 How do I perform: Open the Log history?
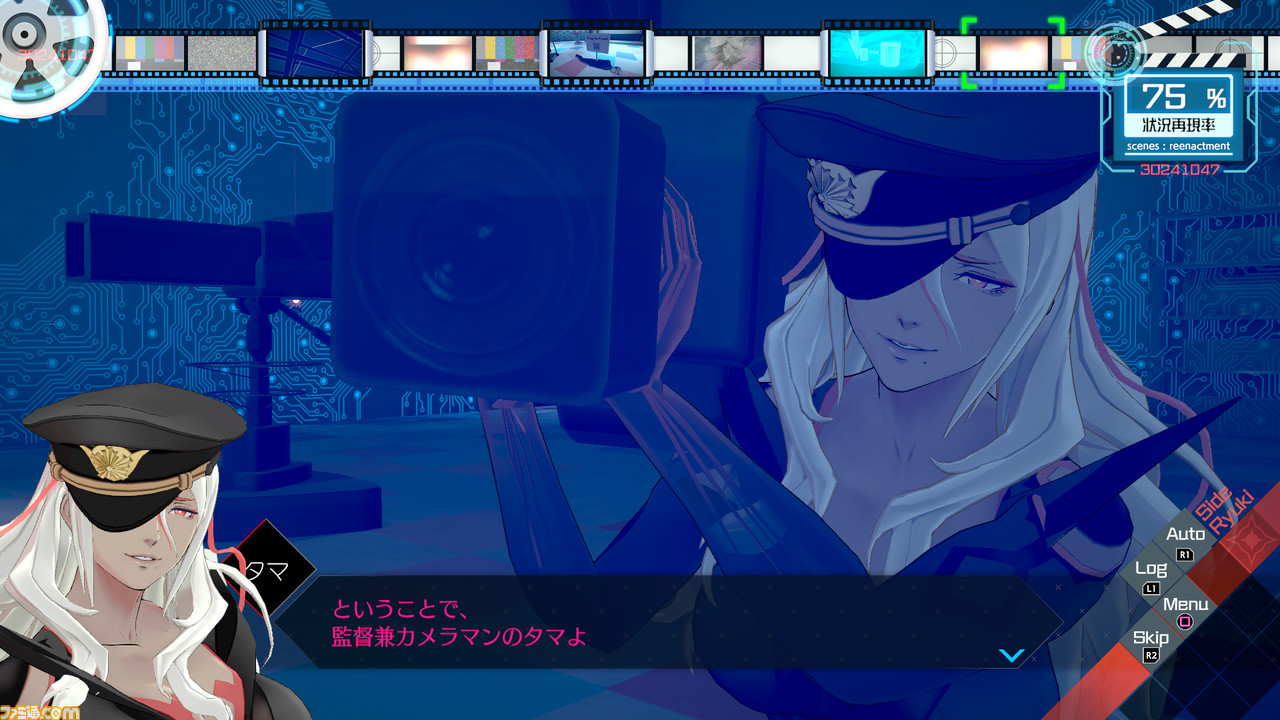click(1152, 570)
